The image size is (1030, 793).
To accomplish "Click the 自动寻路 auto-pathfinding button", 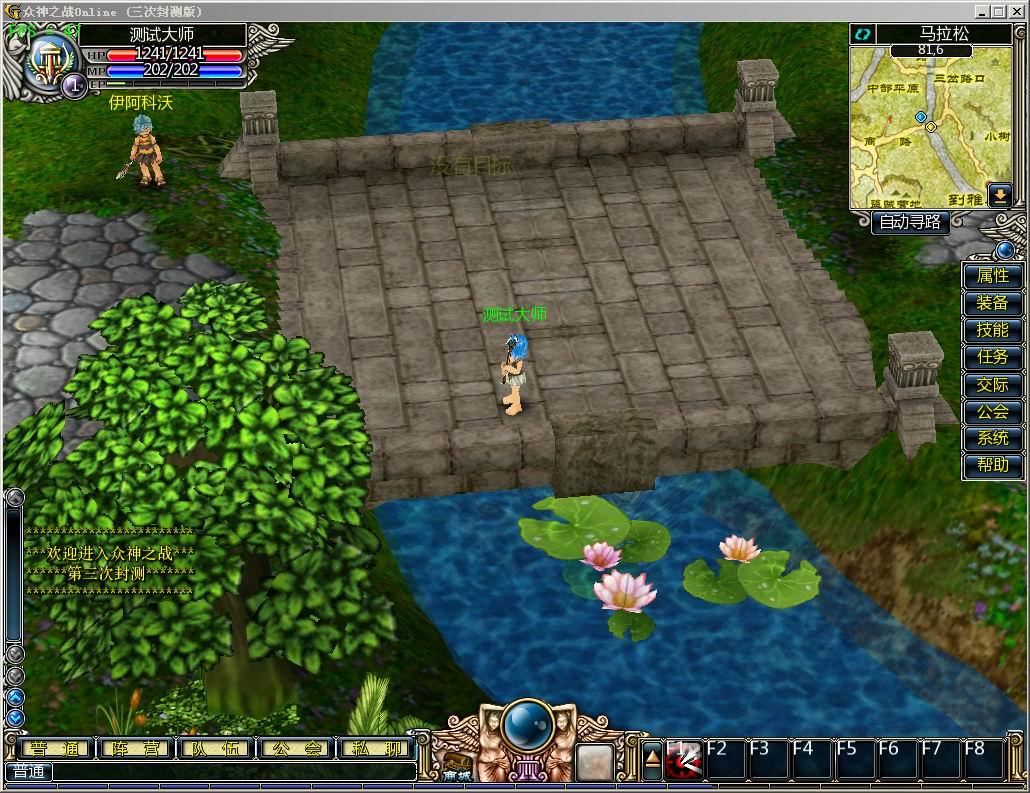I will tap(909, 222).
